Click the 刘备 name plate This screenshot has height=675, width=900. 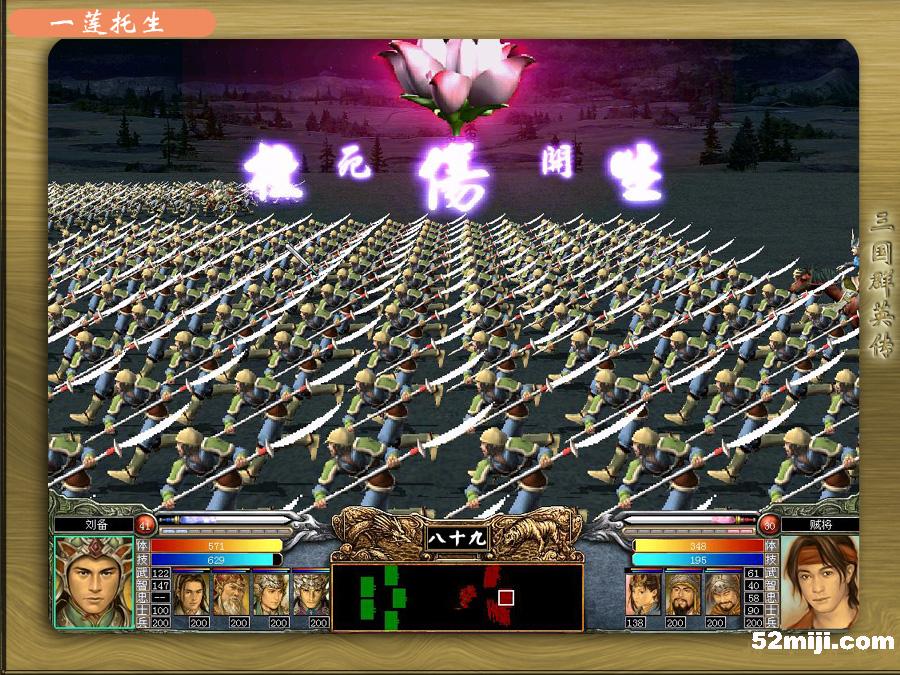[94, 523]
